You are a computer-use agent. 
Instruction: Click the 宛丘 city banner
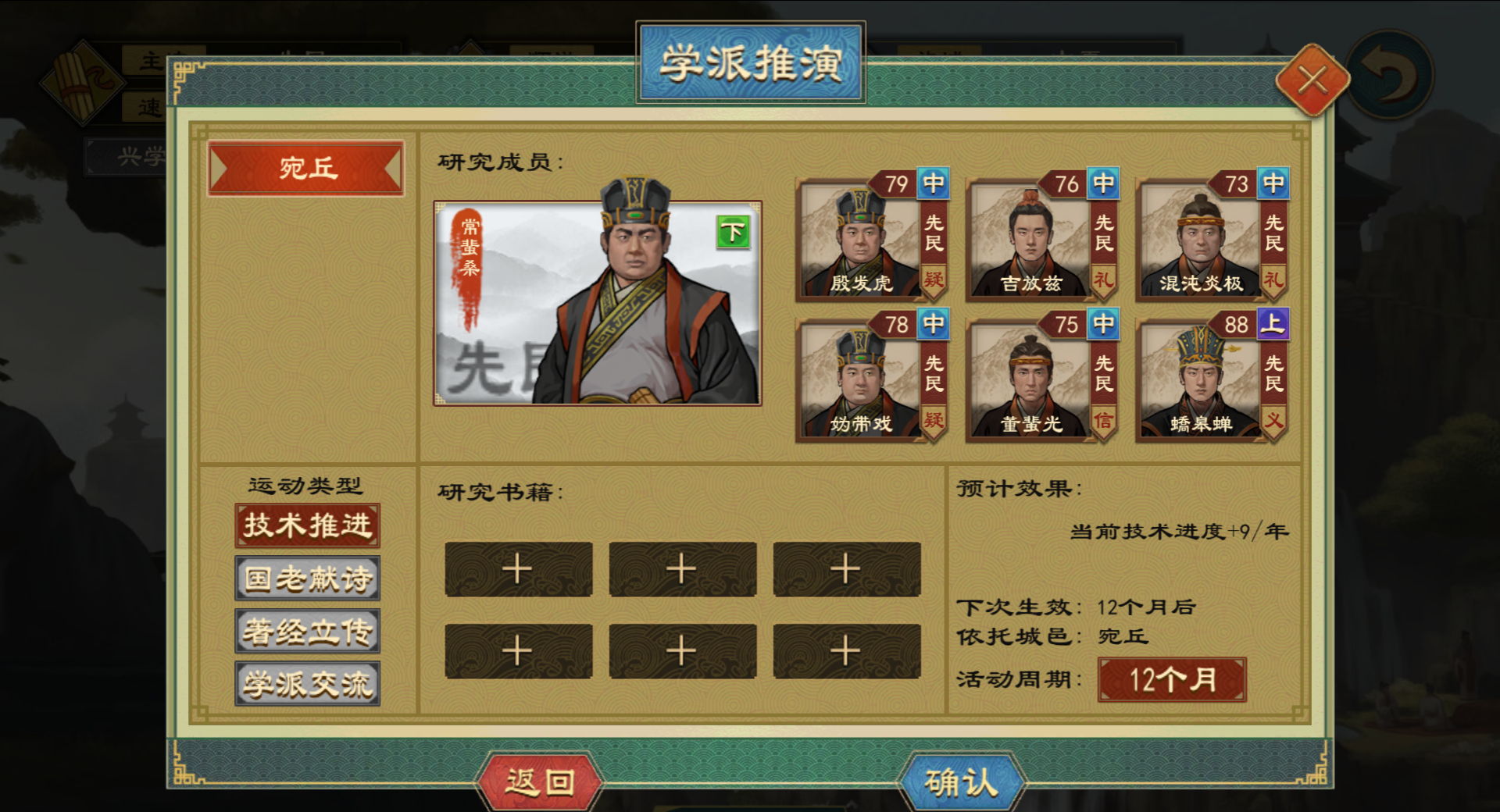click(306, 169)
